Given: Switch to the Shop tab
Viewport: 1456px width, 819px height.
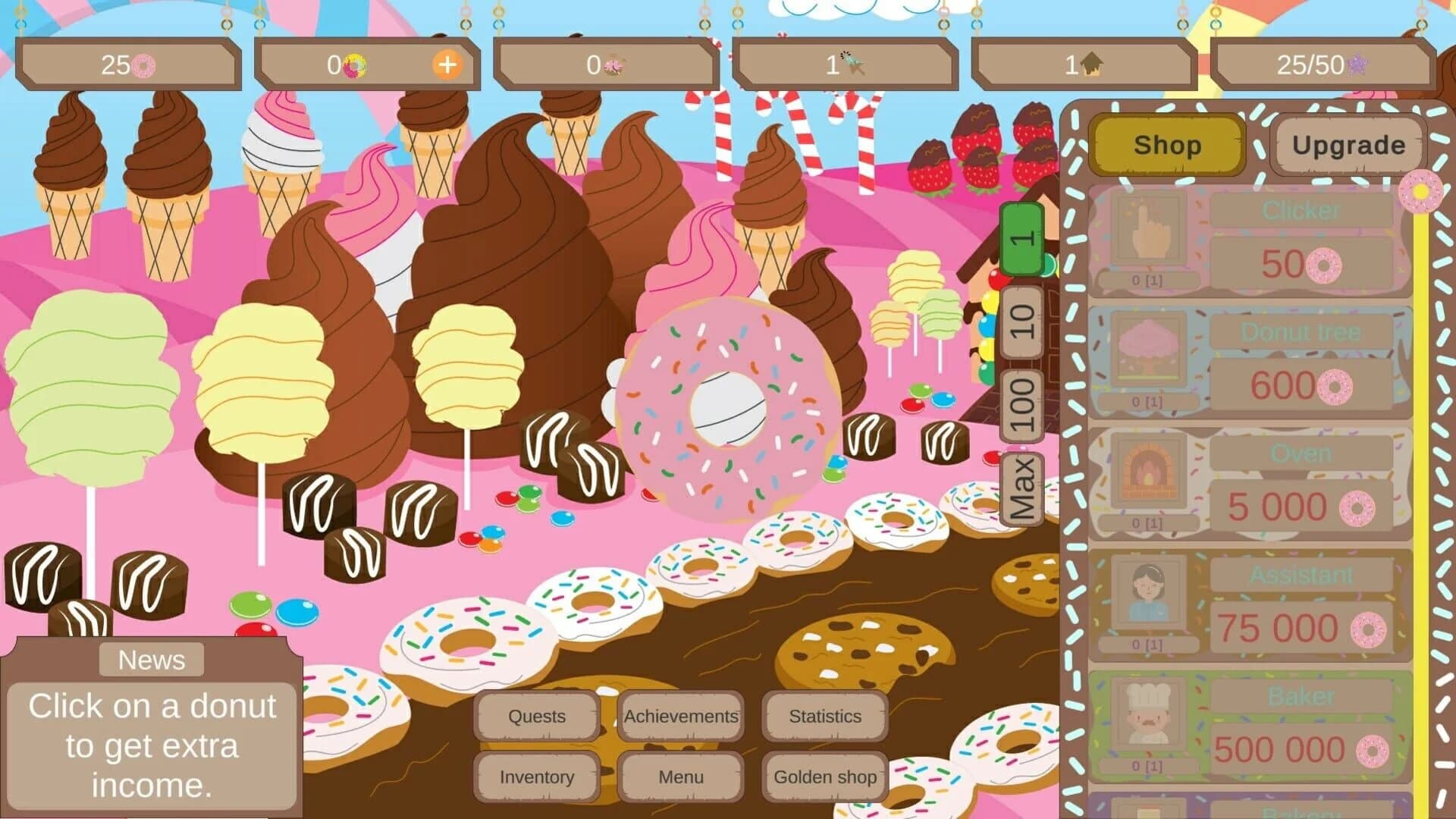Looking at the screenshot, I should (1167, 146).
